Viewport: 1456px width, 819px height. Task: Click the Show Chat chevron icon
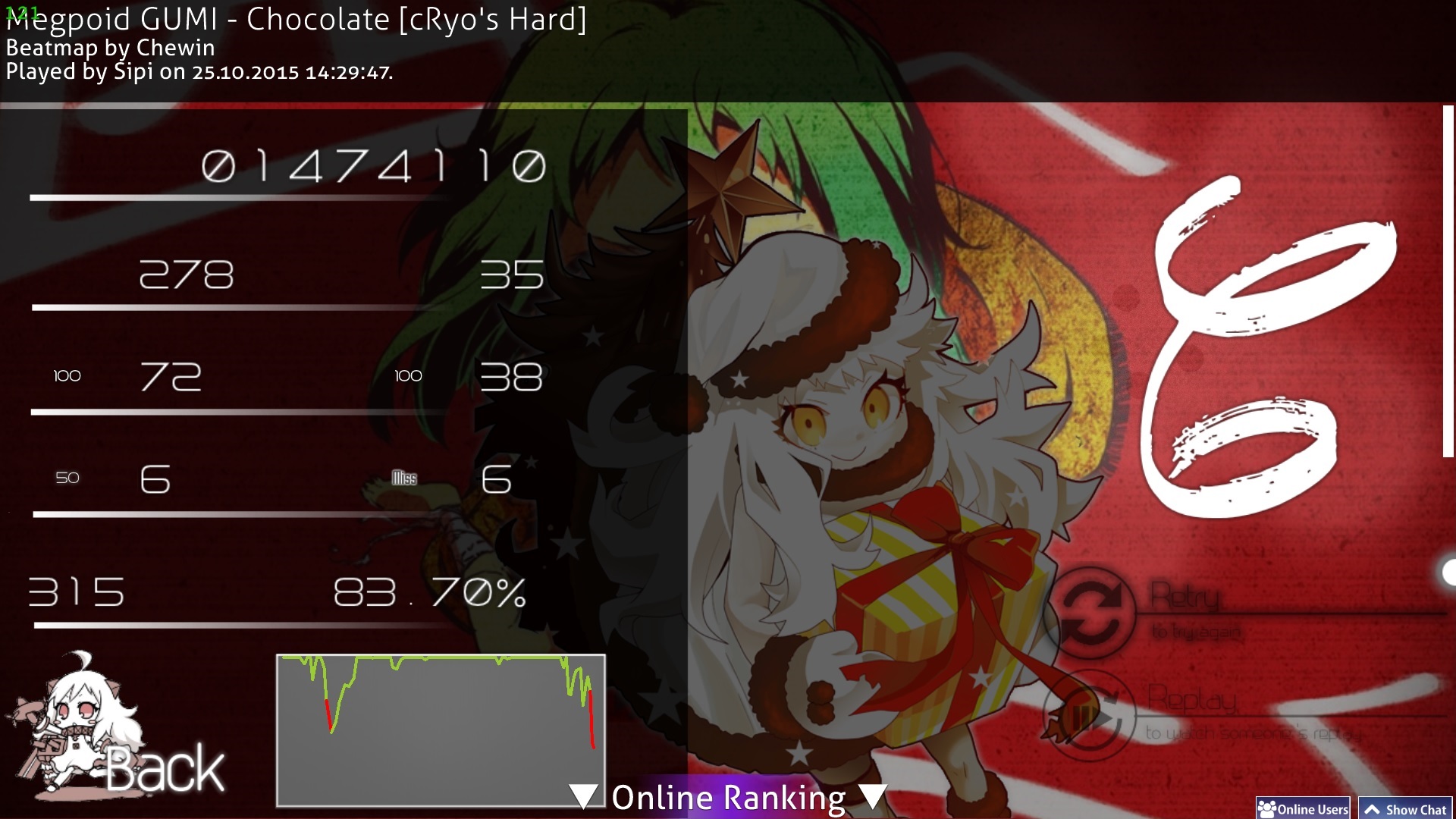pyautogui.click(x=1375, y=809)
